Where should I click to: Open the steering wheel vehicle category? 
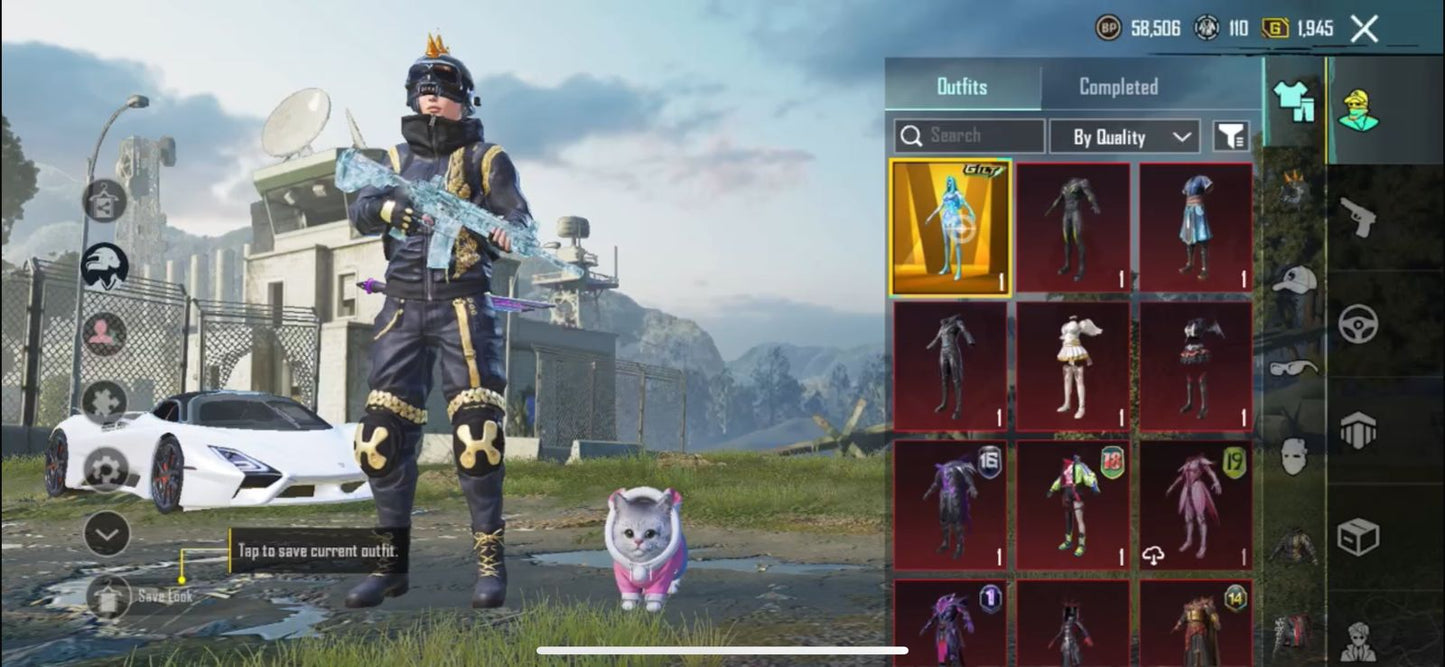1358,323
